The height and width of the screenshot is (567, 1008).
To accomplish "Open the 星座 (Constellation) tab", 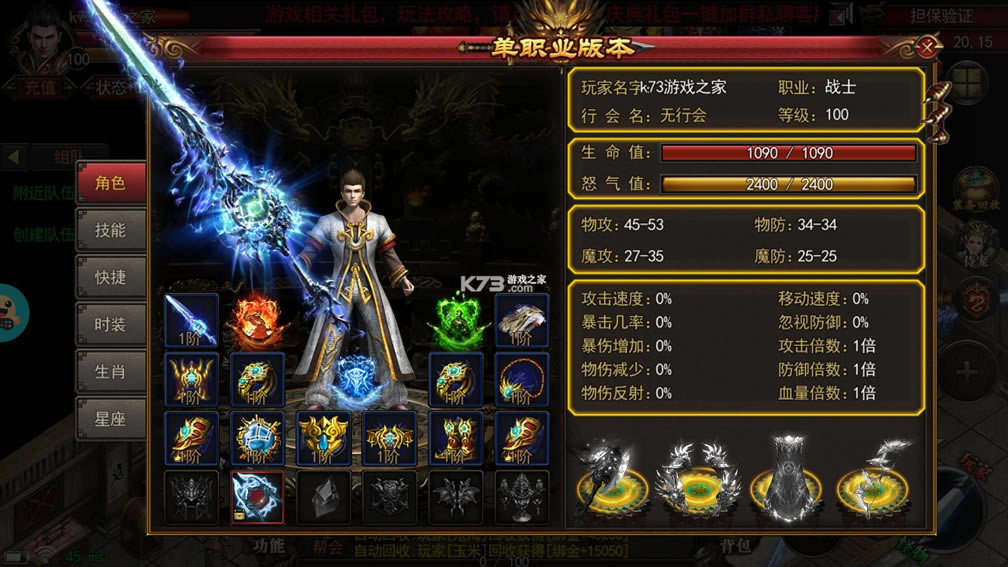I will (110, 419).
